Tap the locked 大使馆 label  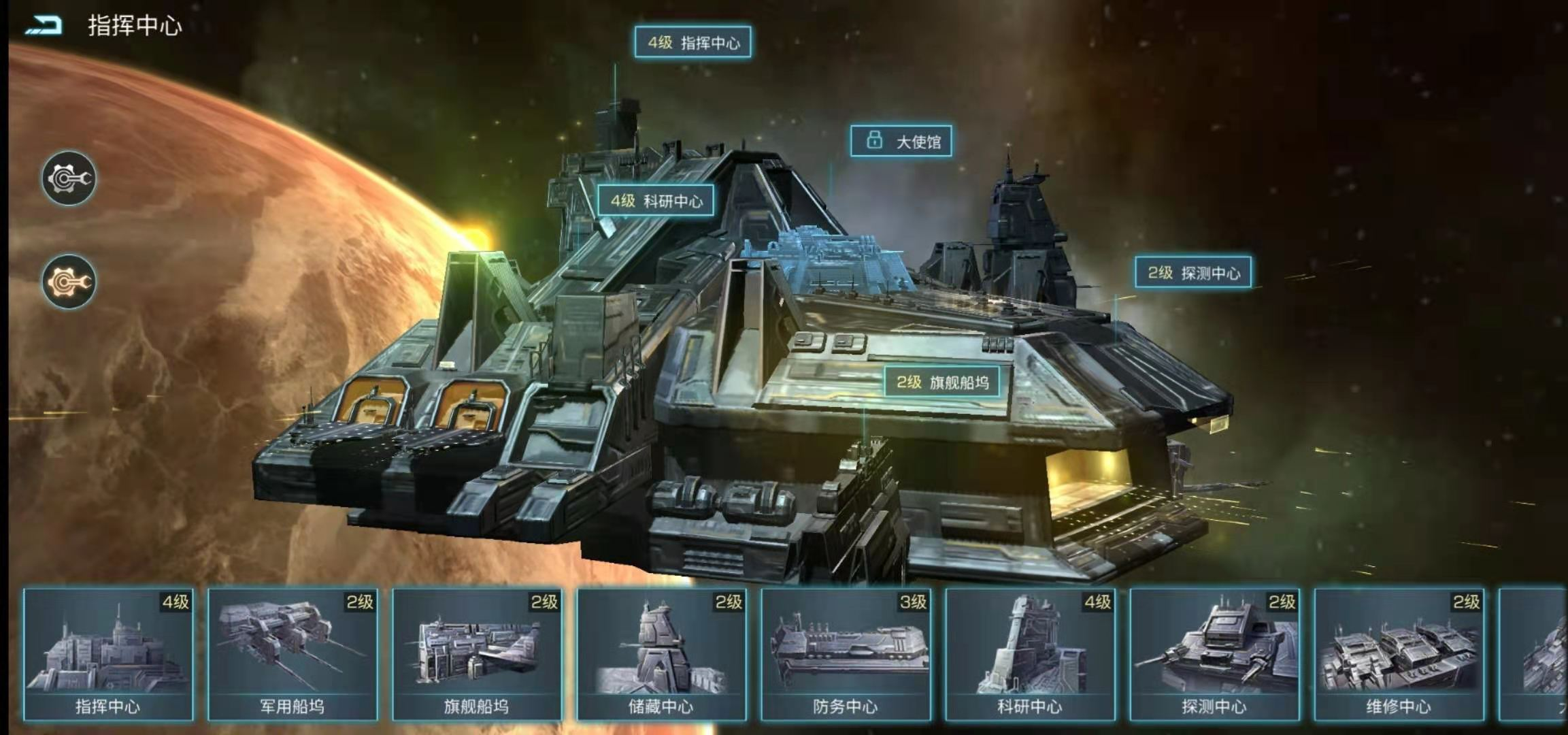point(901,141)
